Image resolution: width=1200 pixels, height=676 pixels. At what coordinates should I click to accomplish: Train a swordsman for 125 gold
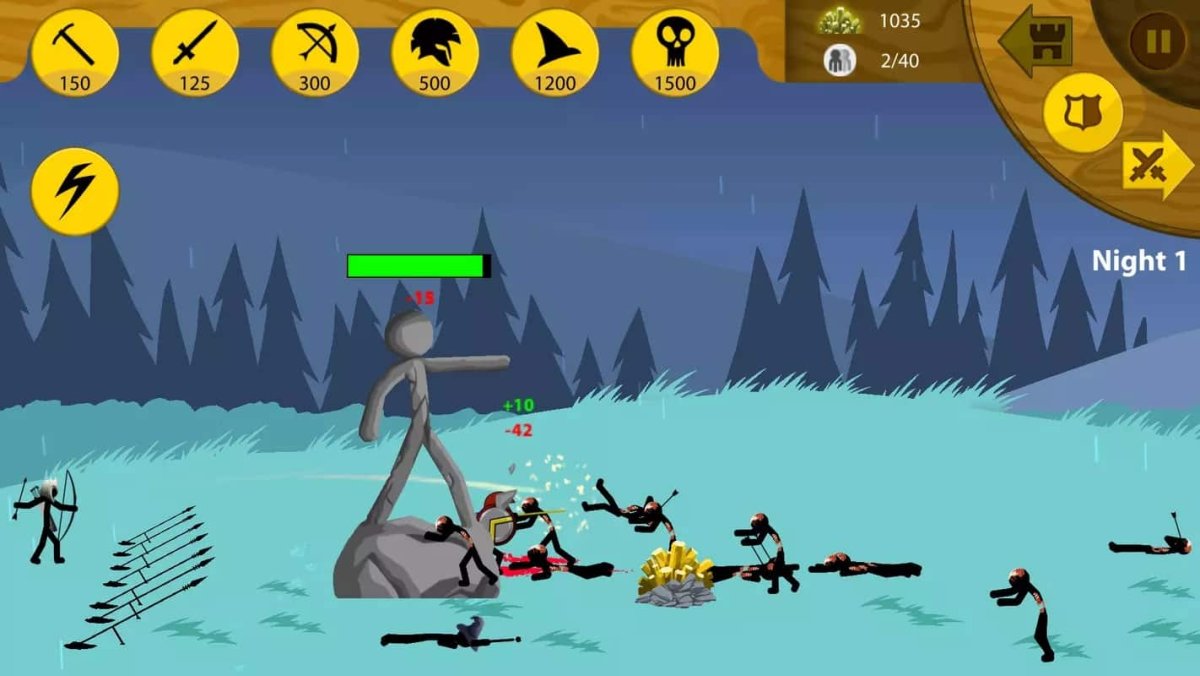click(195, 53)
